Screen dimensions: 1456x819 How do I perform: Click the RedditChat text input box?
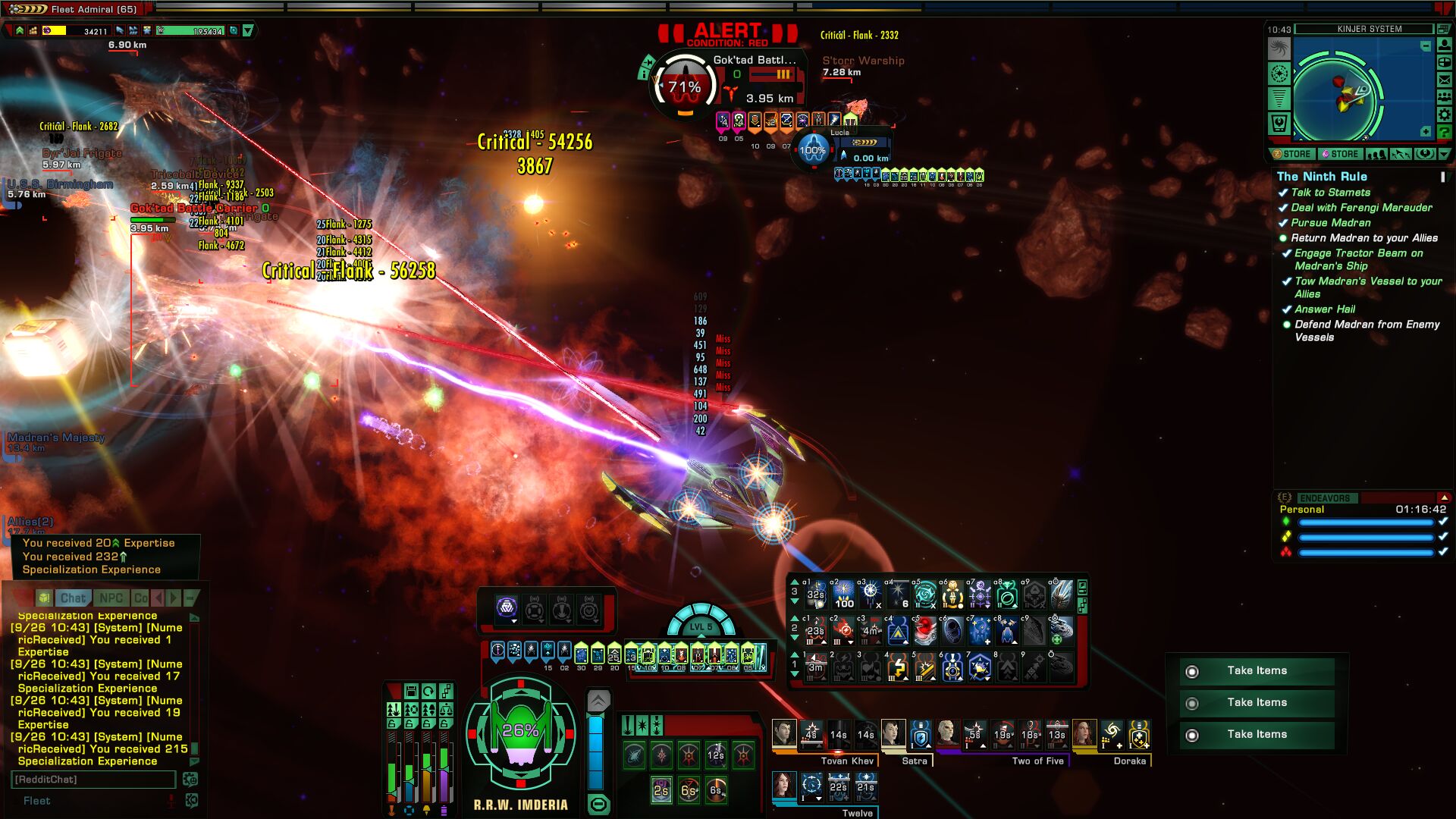(x=93, y=780)
